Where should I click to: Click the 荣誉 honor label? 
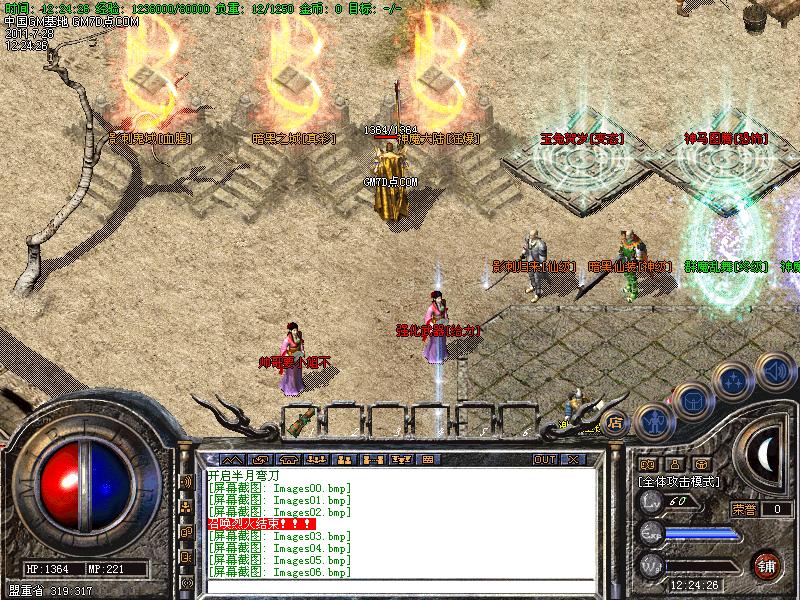point(744,509)
